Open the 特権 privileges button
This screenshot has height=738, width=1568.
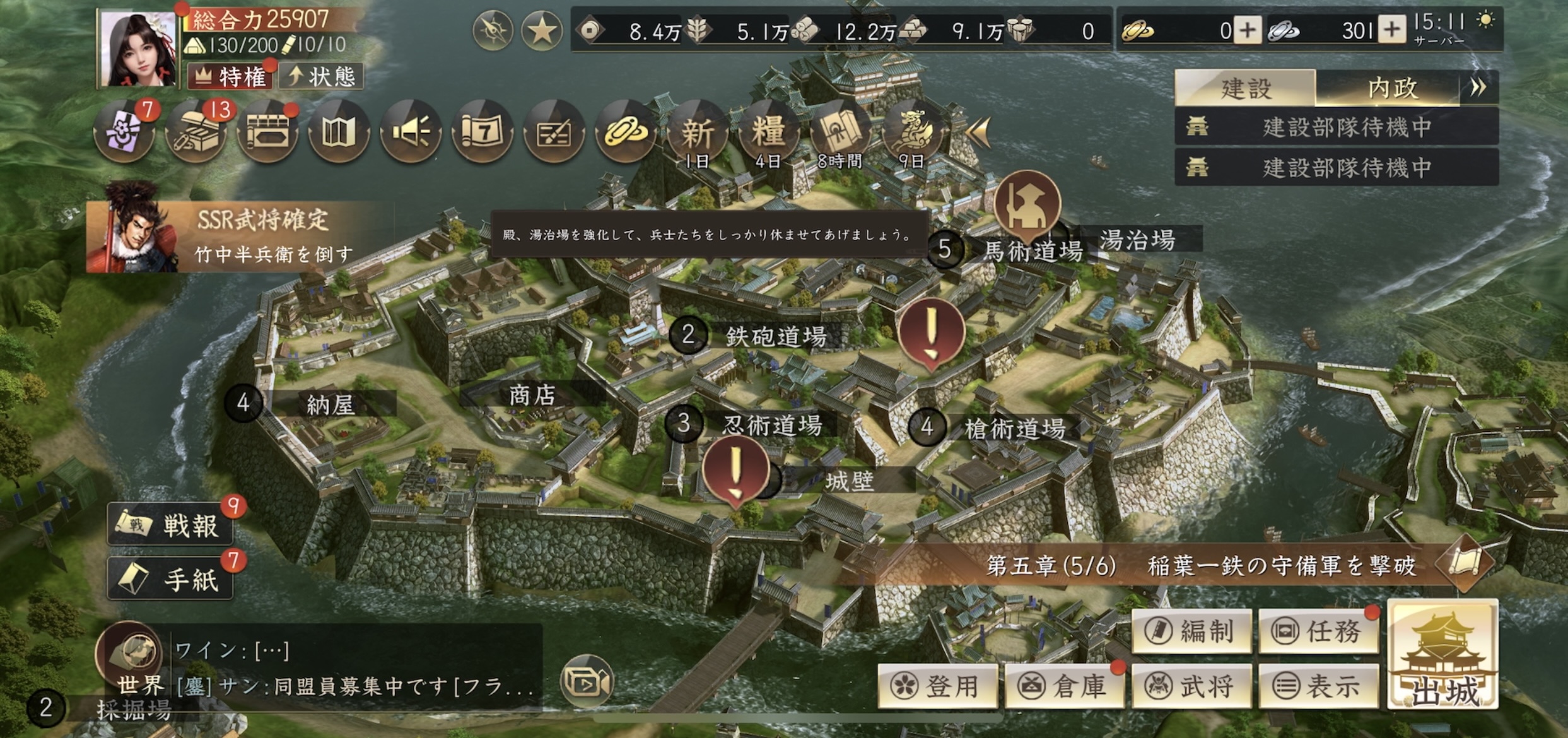coord(230,77)
